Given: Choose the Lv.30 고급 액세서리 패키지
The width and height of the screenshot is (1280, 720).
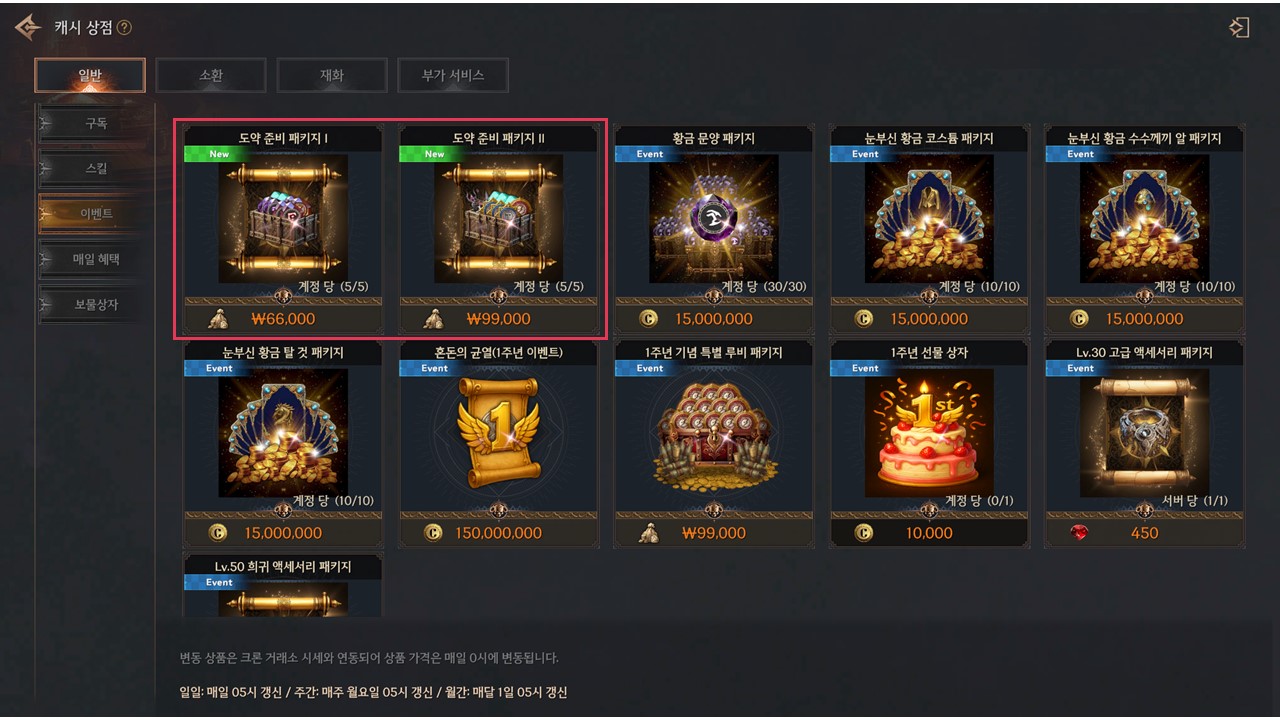Looking at the screenshot, I should (x=1144, y=433).
